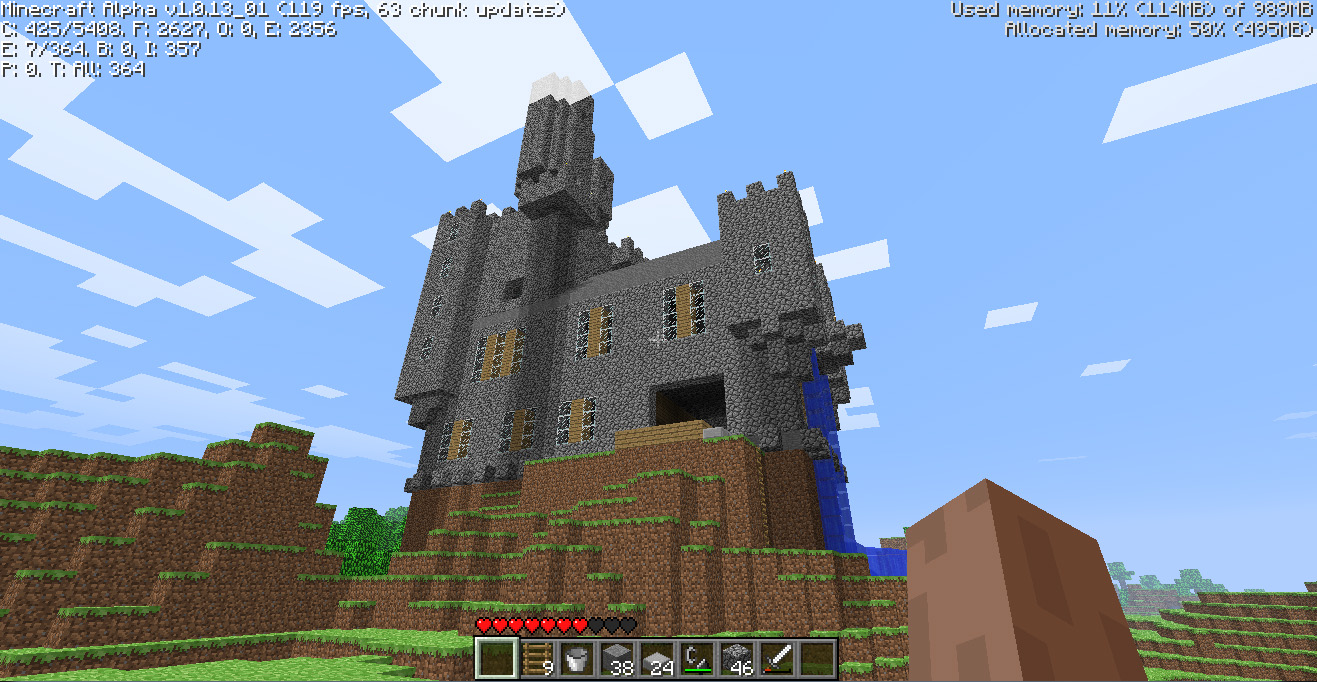Equip the iron sword from the hotbar

coord(777,658)
